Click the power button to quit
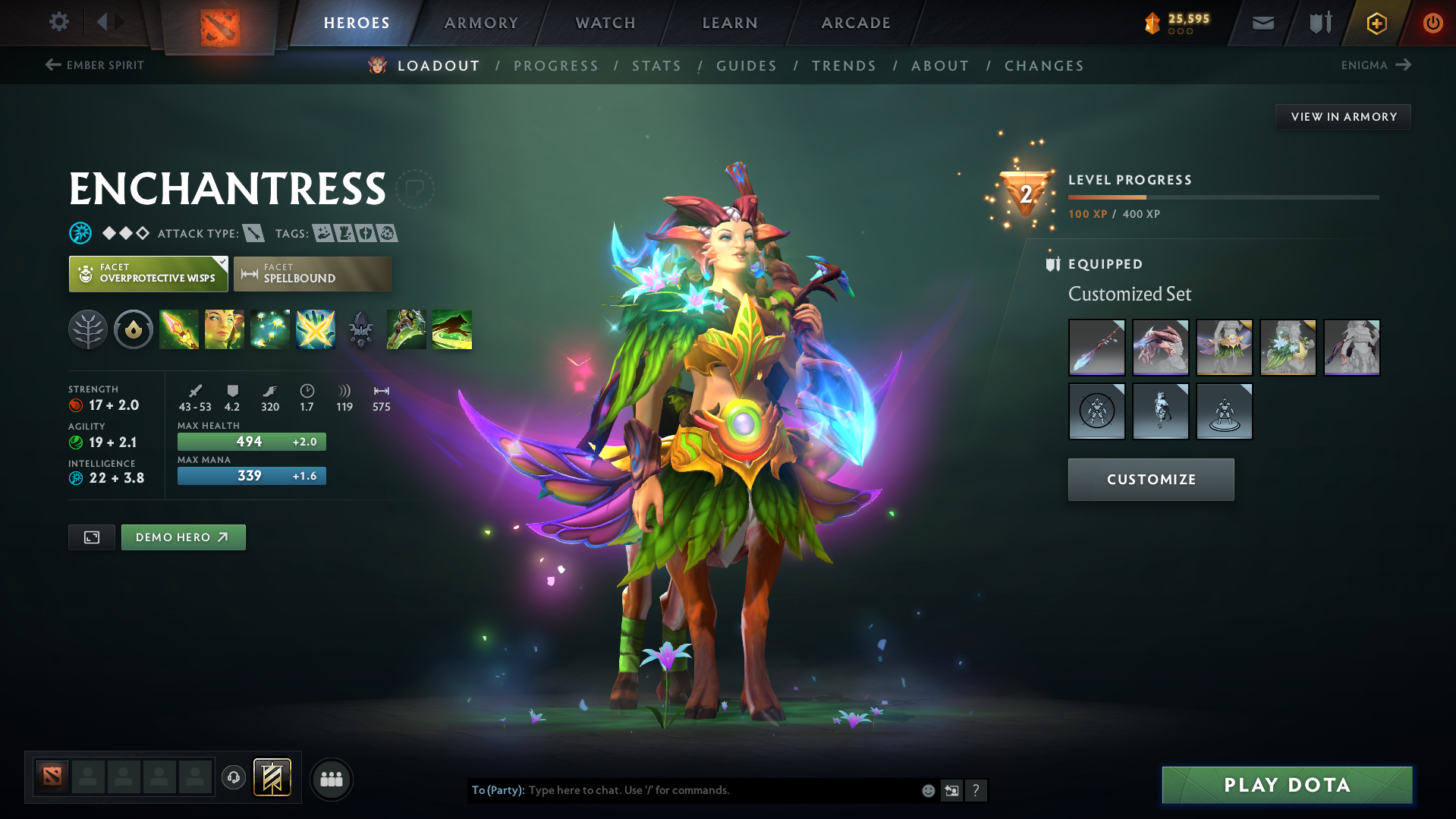The image size is (1456, 819). (x=1432, y=23)
